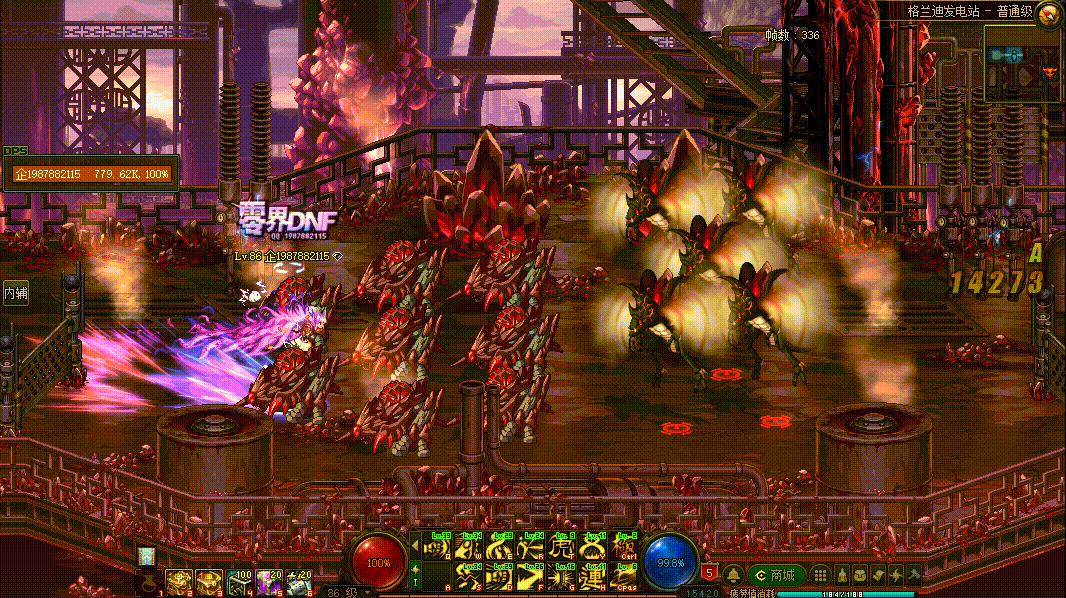This screenshot has height=598, width=1066.
Task: Click the boss room marker on minimap
Action: click(1049, 72)
